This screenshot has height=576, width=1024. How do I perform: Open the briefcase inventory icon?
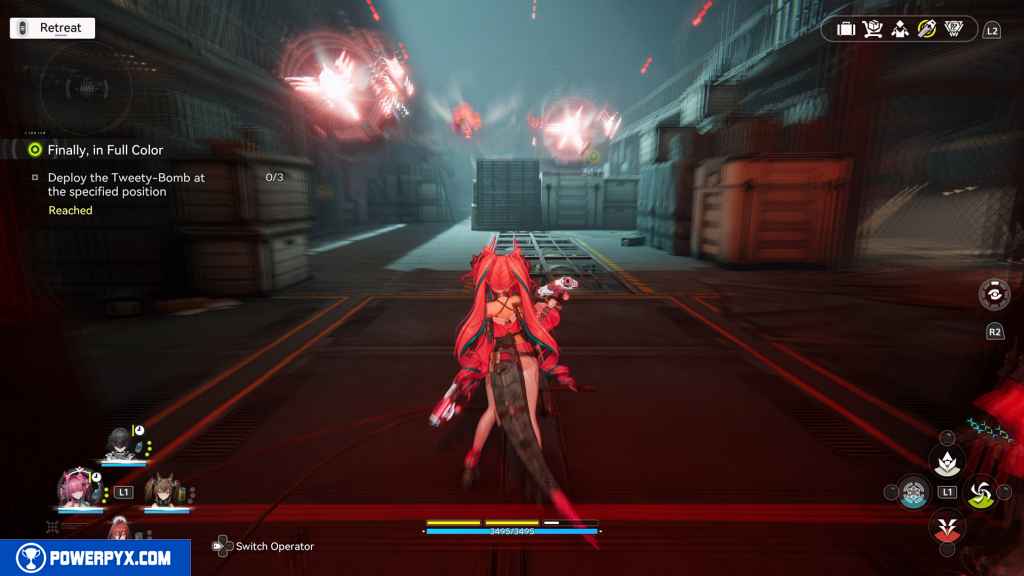846,30
